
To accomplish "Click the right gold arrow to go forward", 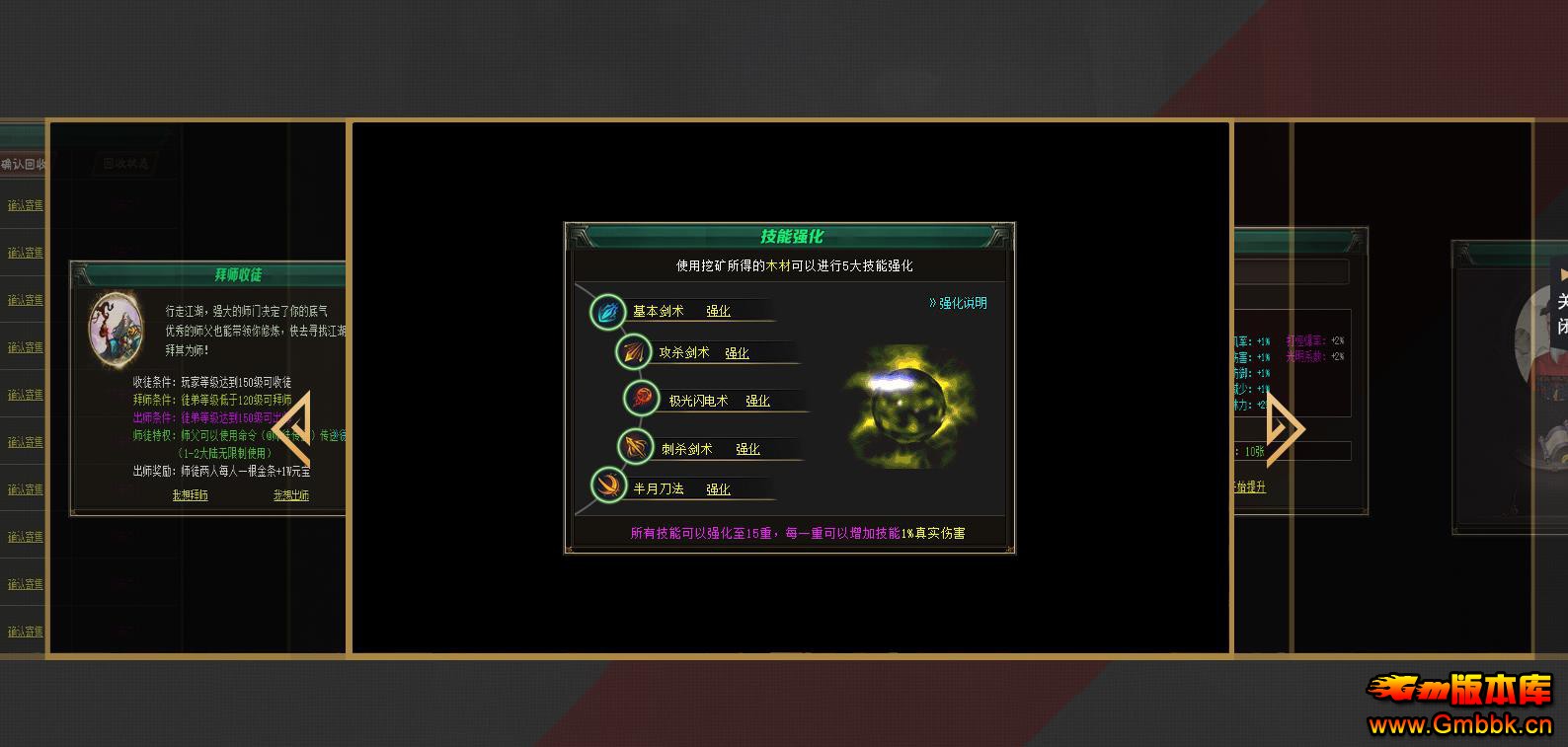I will click(1285, 428).
